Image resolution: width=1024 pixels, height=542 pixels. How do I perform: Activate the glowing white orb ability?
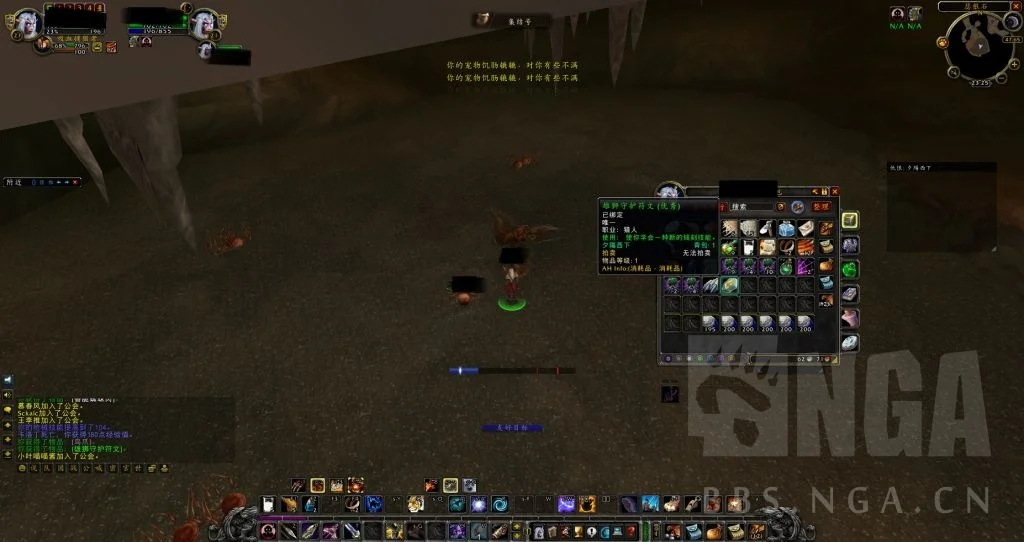478,504
